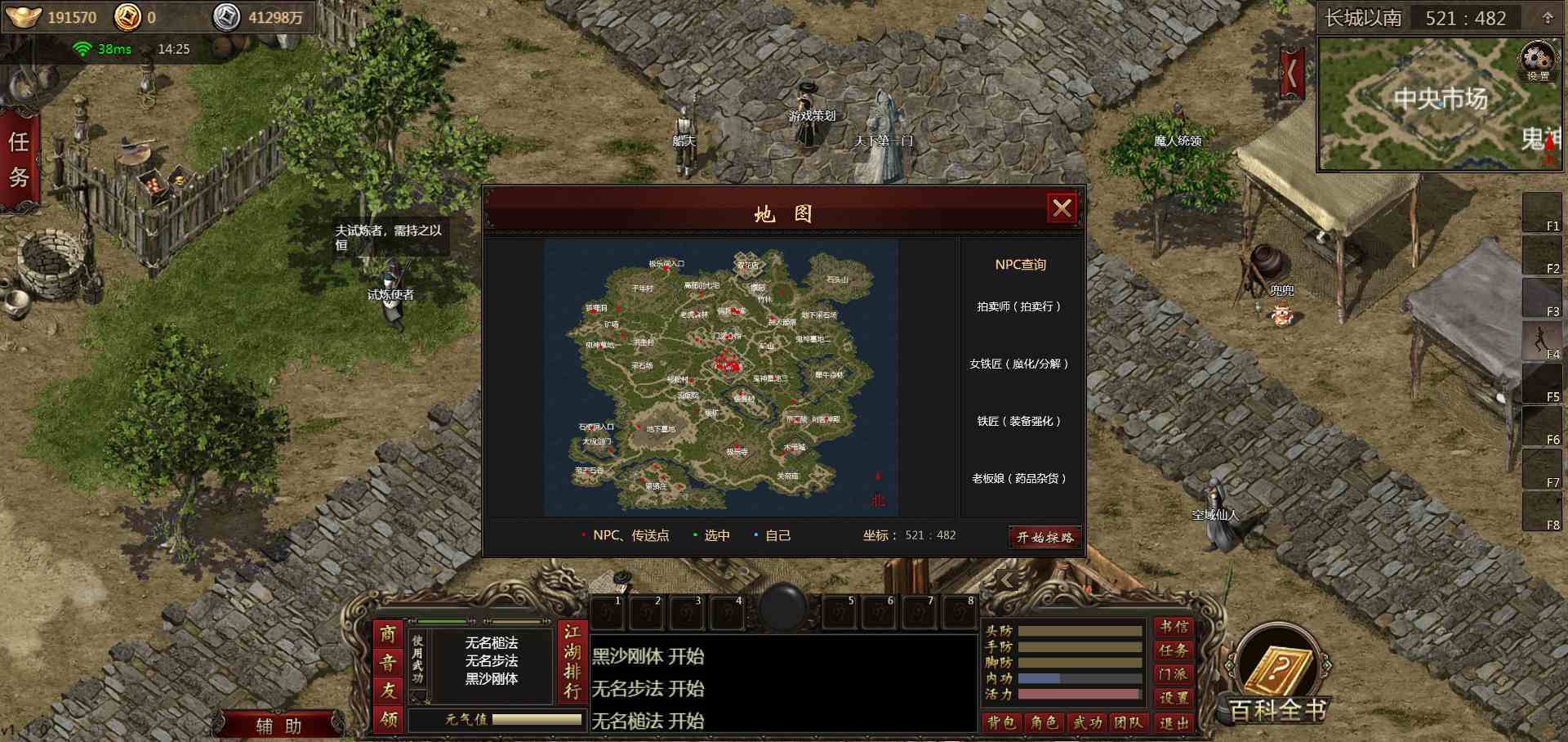
Task: Select 老板娘 (药品杂货) NPC entry
Action: coord(1019,478)
